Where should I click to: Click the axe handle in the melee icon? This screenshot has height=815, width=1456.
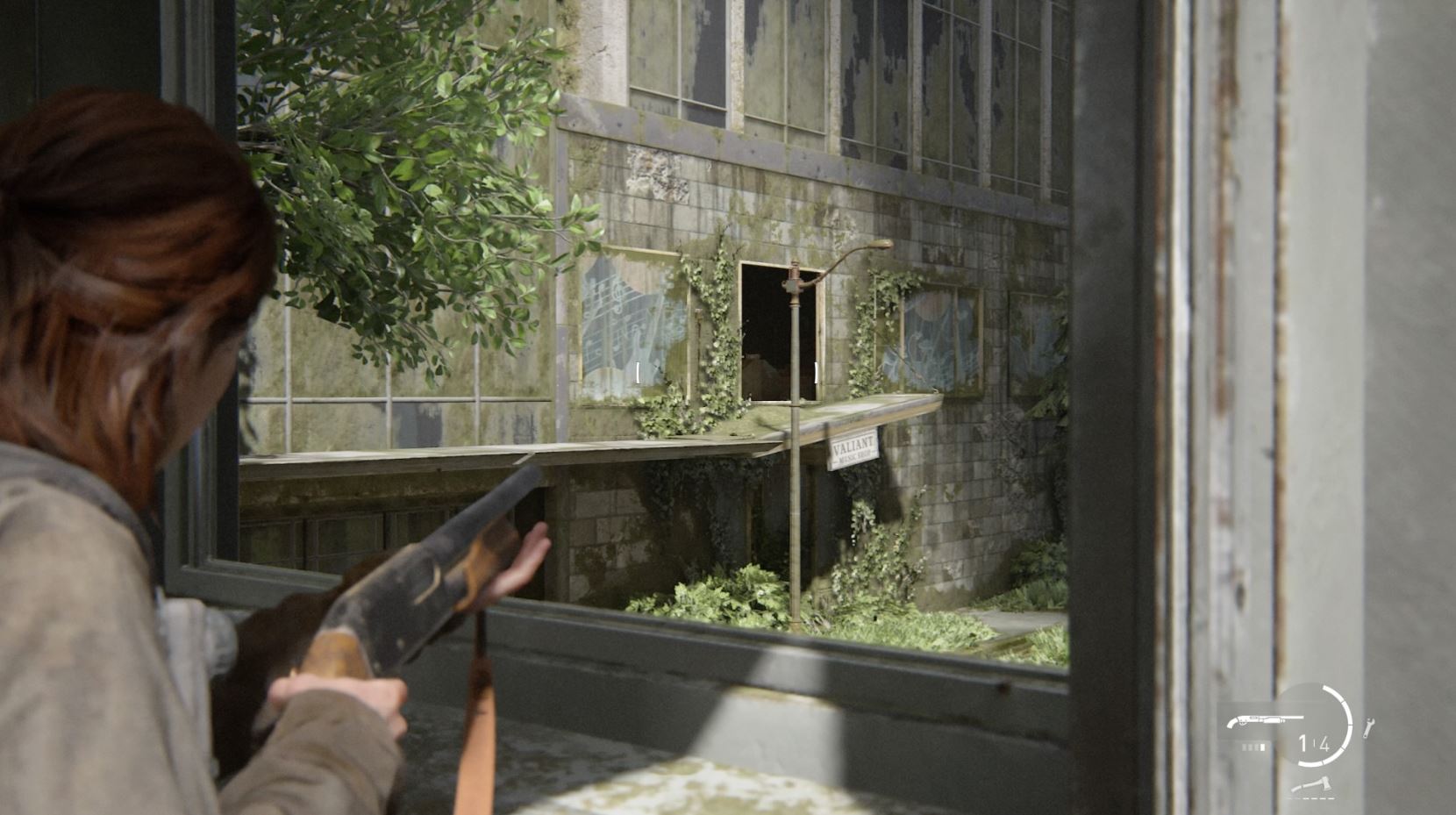[x=1299, y=789]
